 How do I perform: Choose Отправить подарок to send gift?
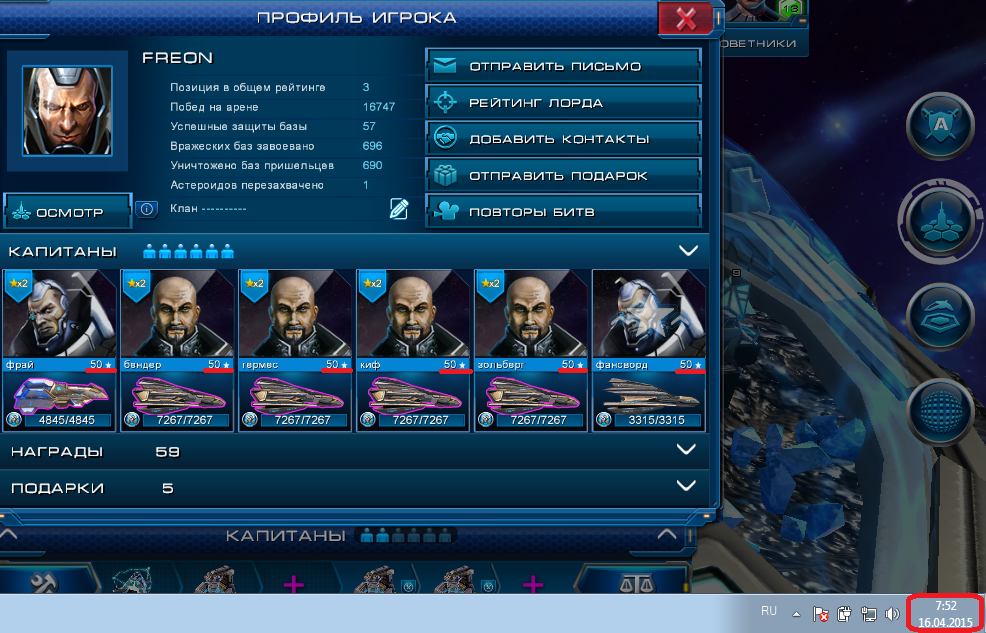(x=561, y=175)
